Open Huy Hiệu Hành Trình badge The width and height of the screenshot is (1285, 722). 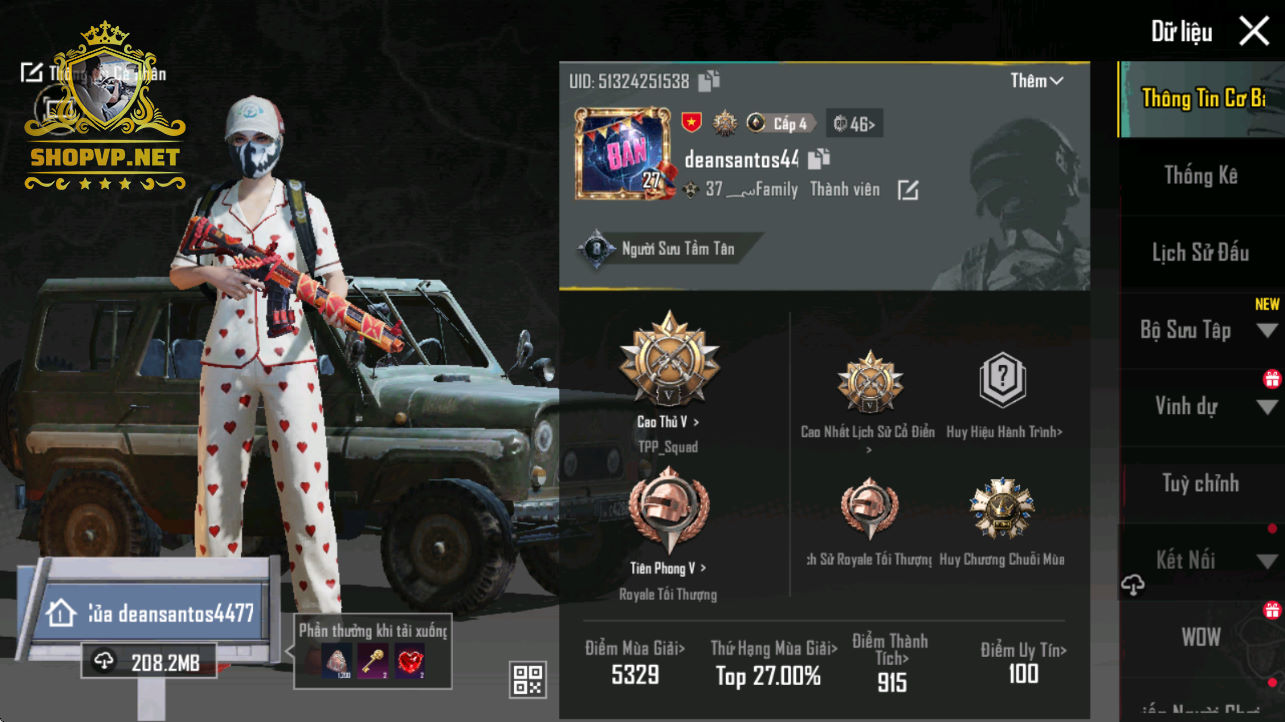pyautogui.click(x=1003, y=382)
